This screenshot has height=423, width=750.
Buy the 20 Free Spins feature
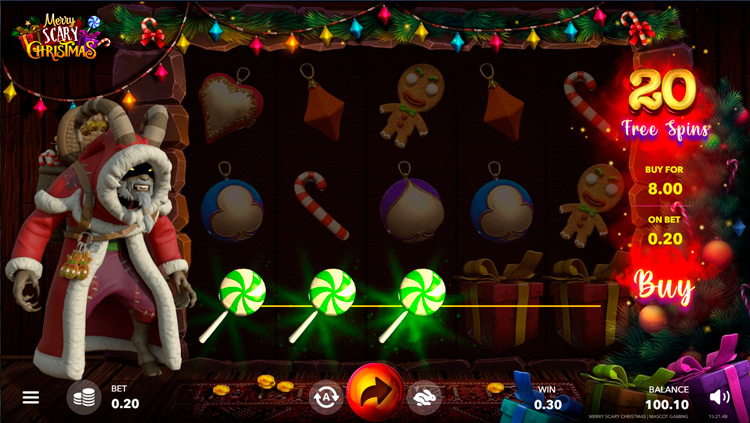pyautogui.click(x=664, y=287)
